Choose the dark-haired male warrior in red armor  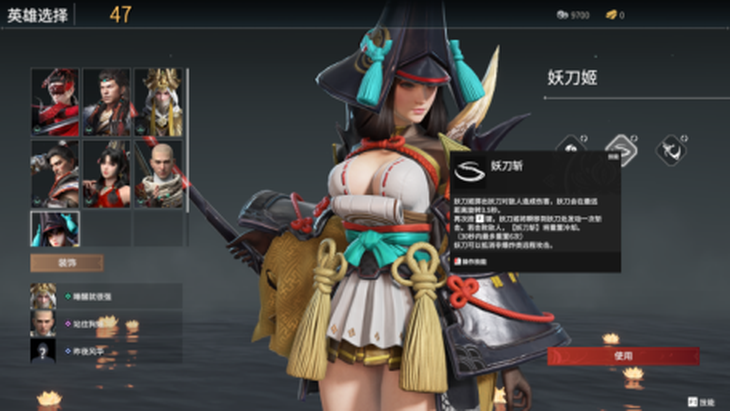[x=106, y=101]
